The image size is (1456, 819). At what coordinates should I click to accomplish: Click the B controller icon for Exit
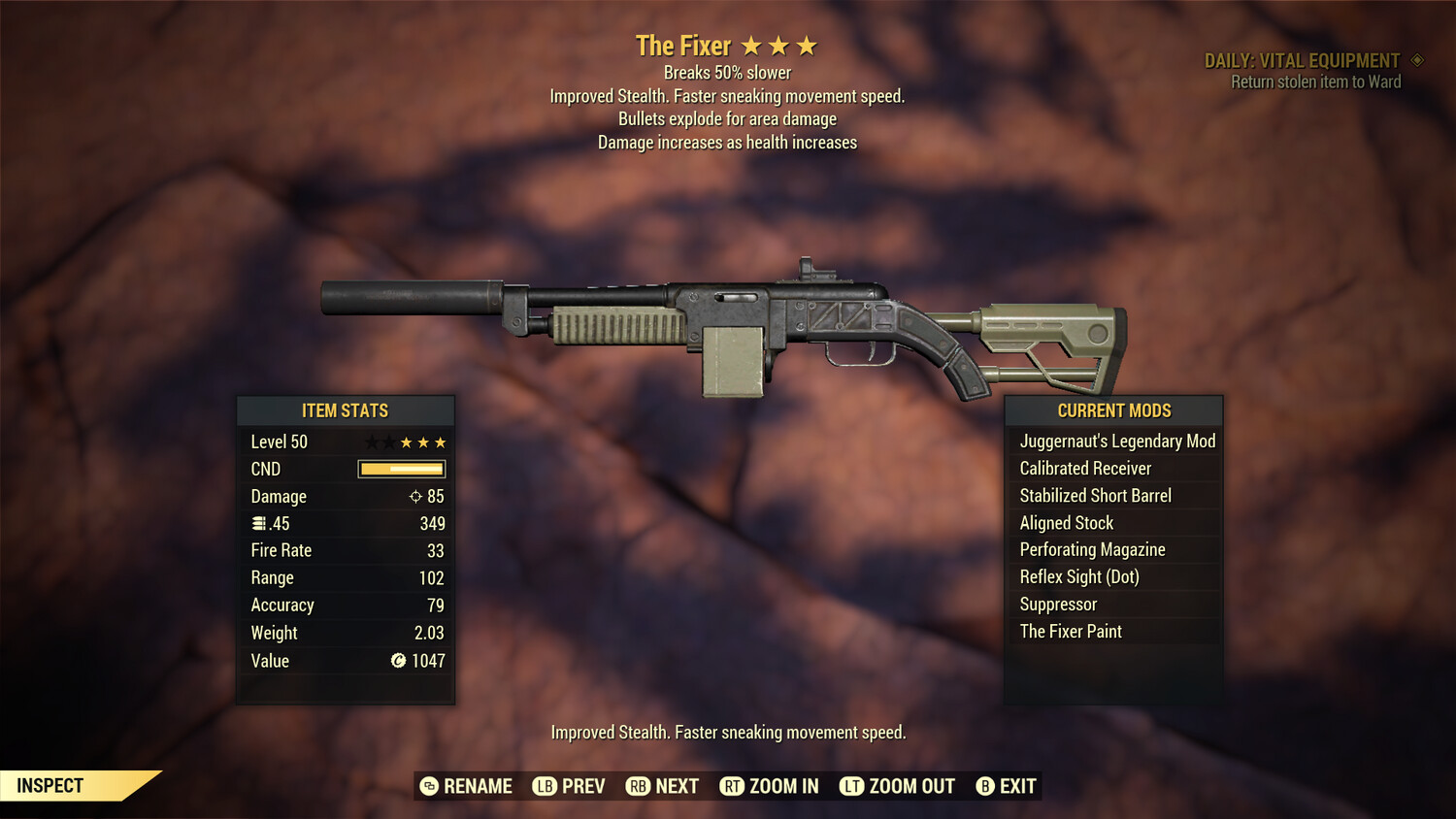[986, 786]
